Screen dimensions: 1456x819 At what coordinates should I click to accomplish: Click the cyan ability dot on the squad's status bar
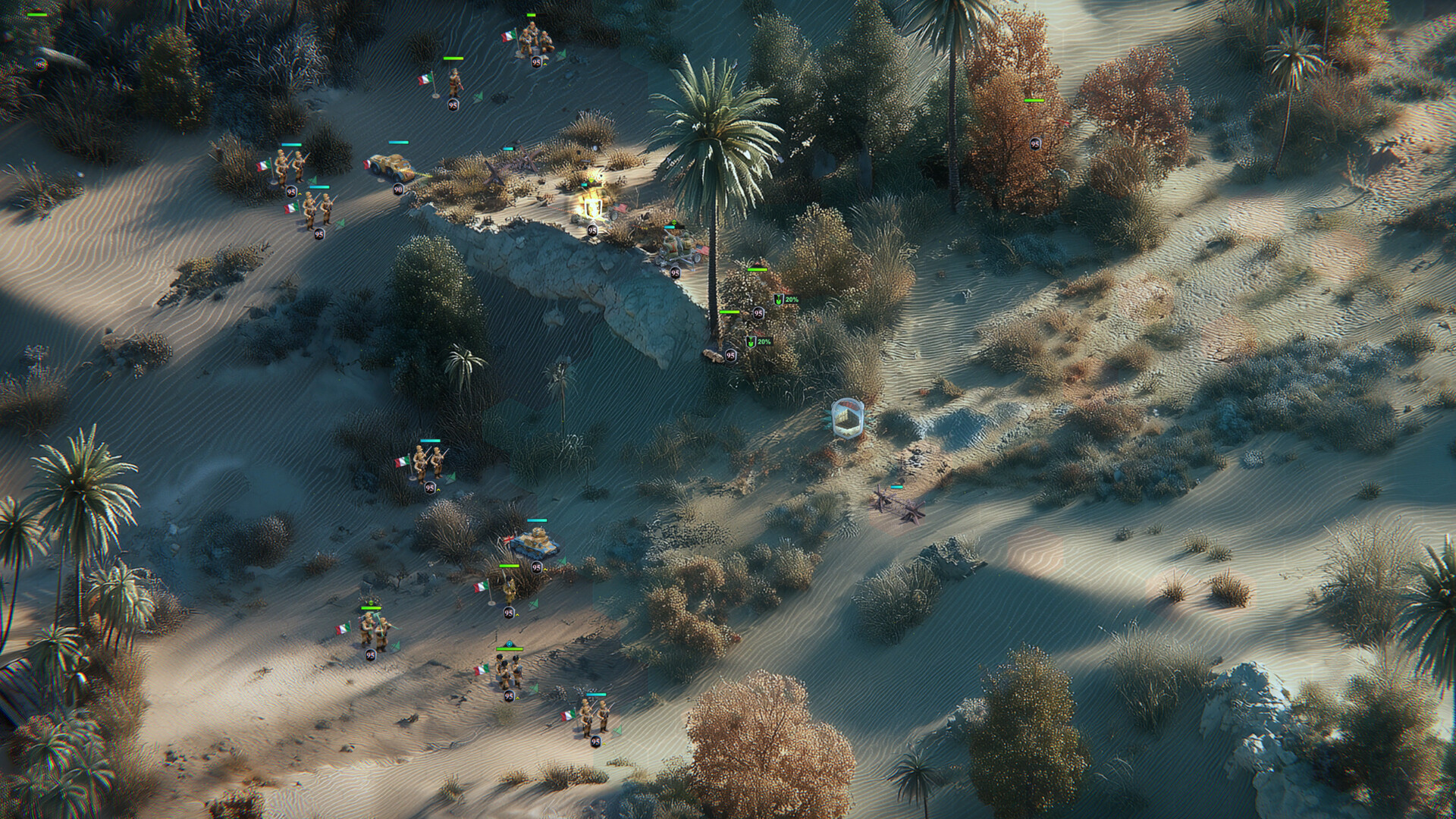(x=510, y=643)
